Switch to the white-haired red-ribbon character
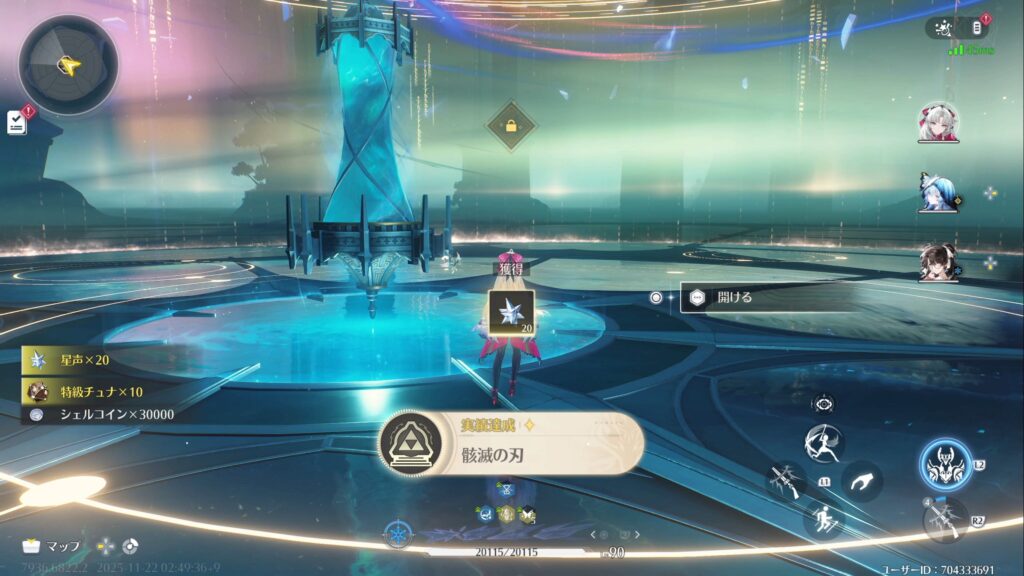 click(938, 122)
